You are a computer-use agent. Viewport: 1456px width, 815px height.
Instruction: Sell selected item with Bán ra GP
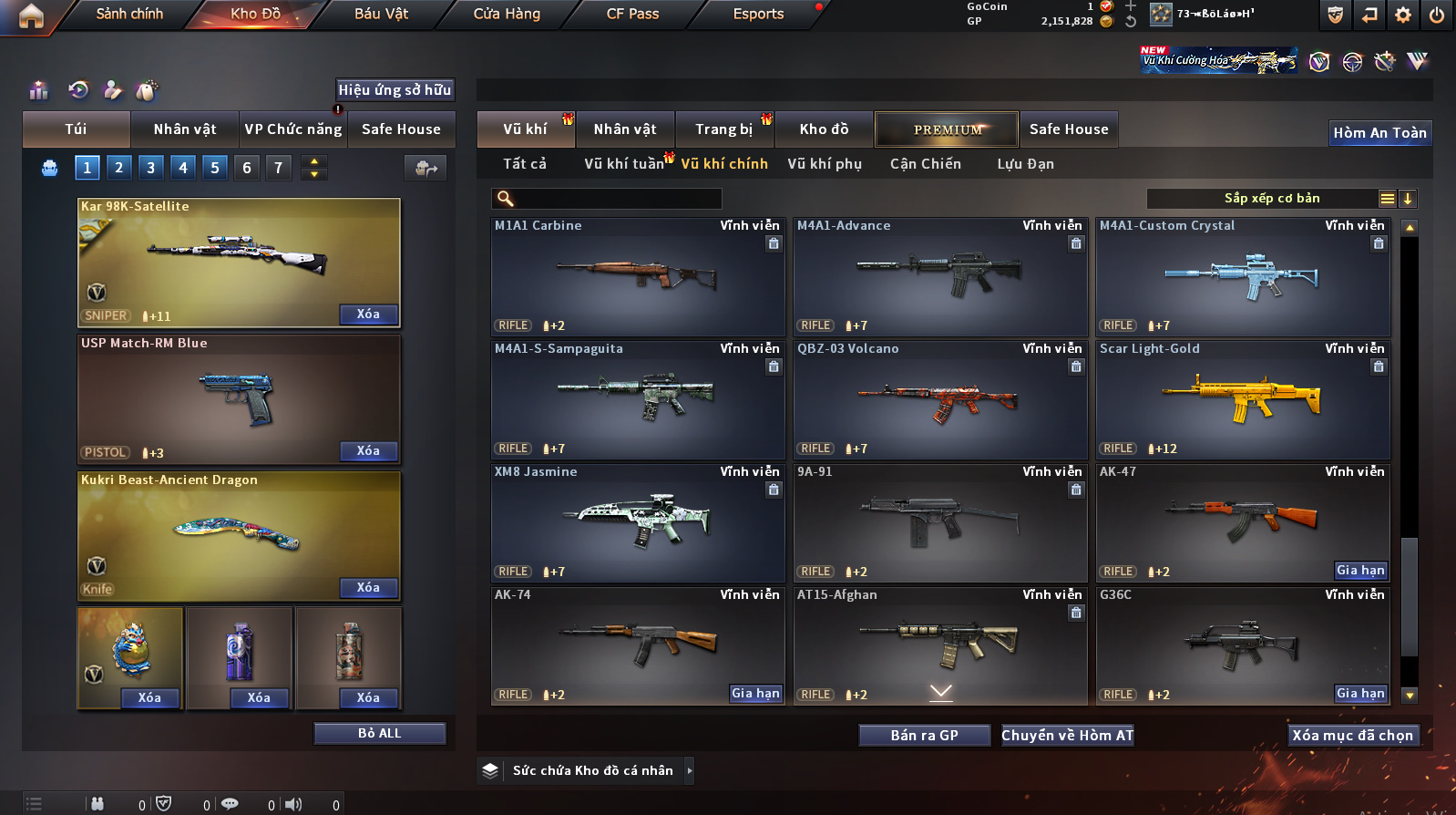point(924,736)
